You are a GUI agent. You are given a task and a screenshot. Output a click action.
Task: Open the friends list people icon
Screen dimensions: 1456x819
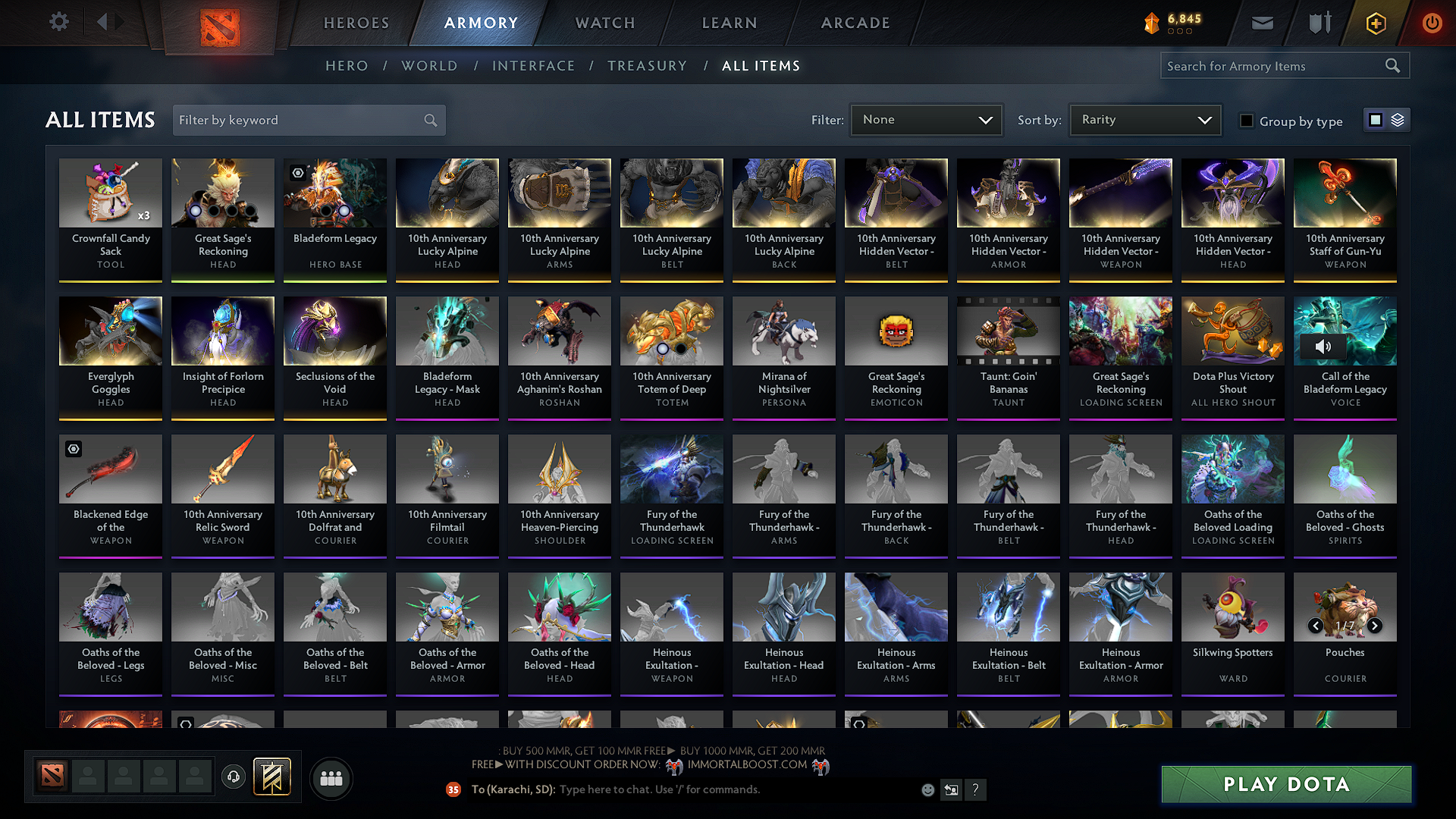(x=331, y=777)
